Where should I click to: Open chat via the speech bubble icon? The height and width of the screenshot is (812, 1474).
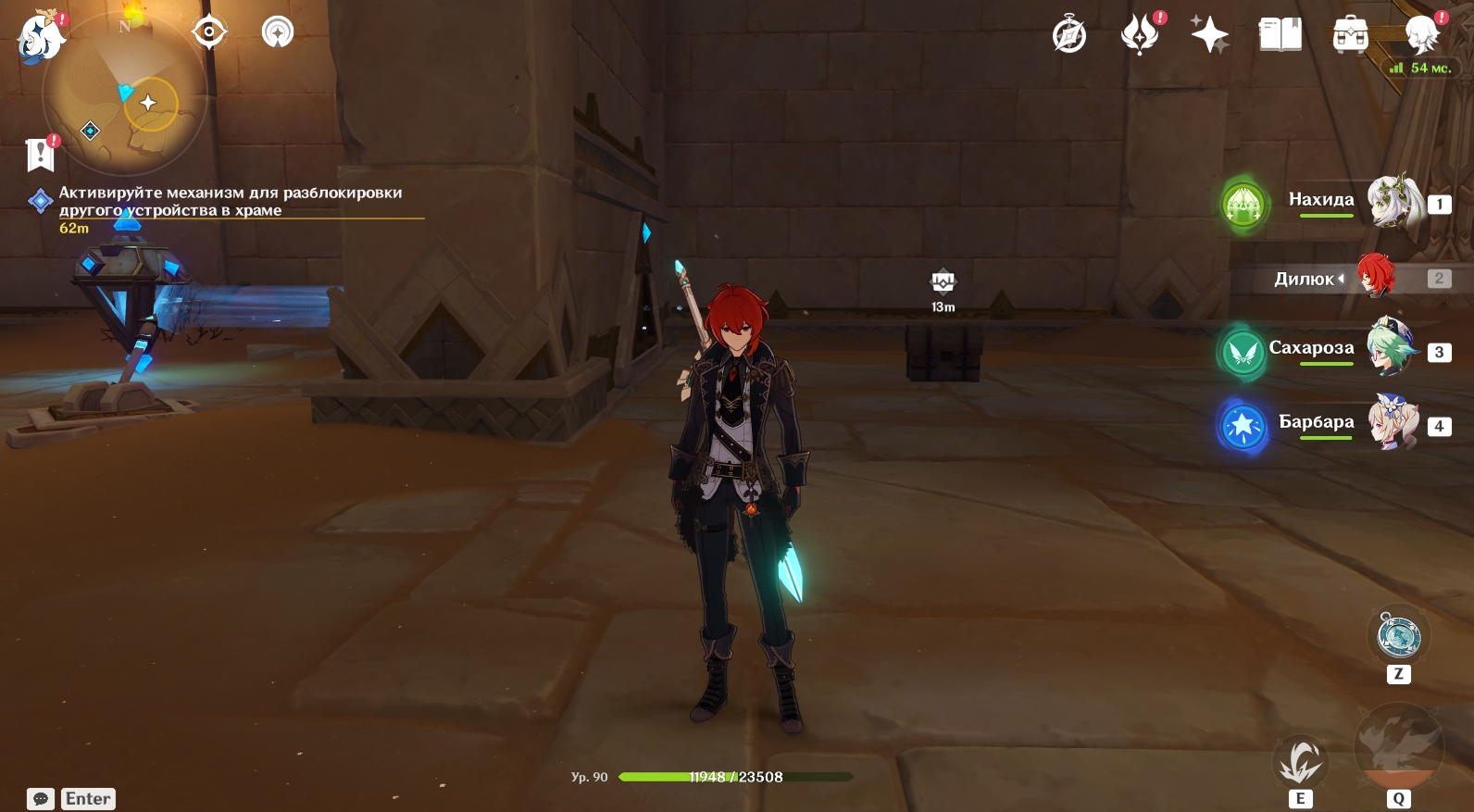(x=41, y=799)
